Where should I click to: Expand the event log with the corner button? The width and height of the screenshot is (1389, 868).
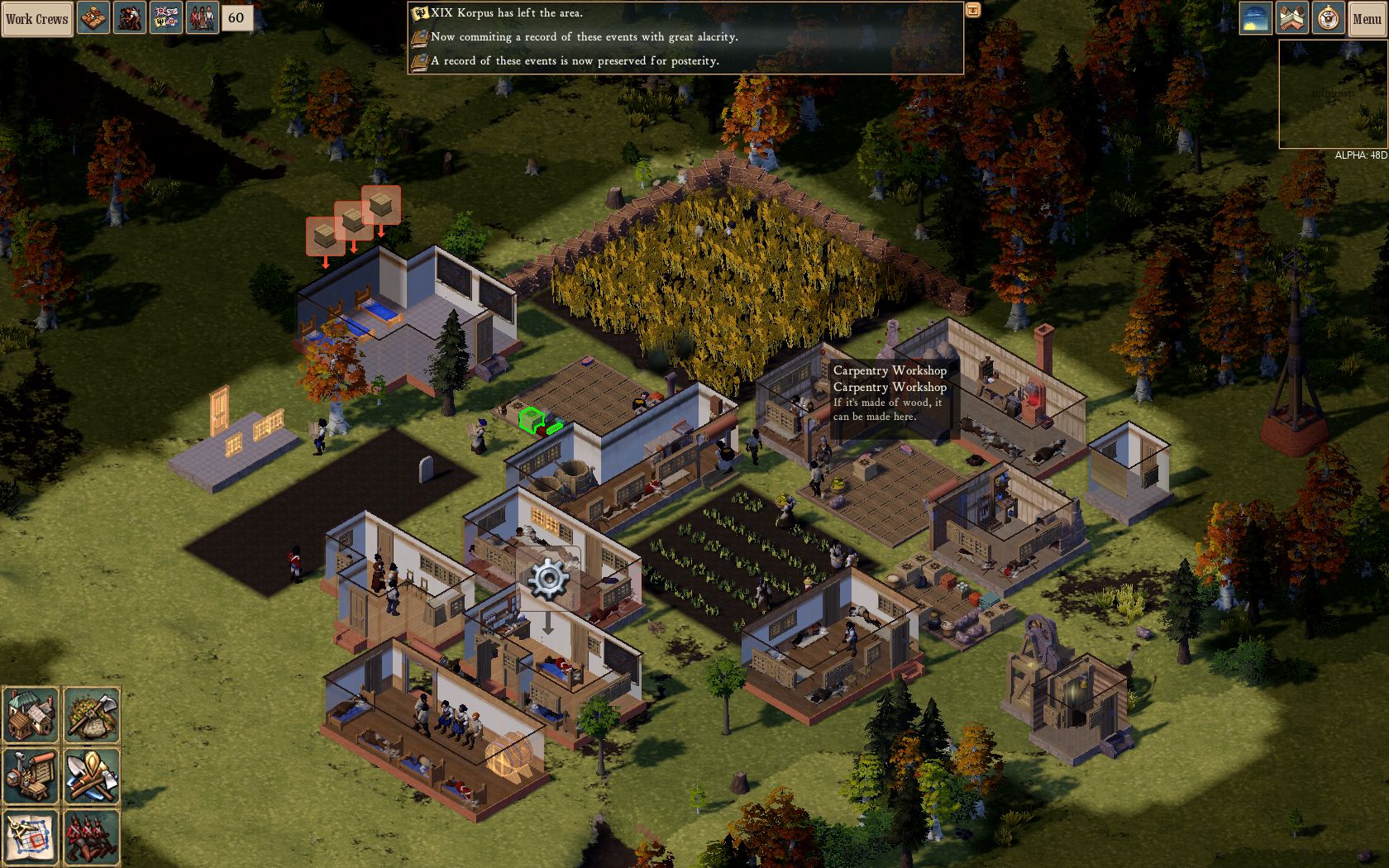[973, 10]
